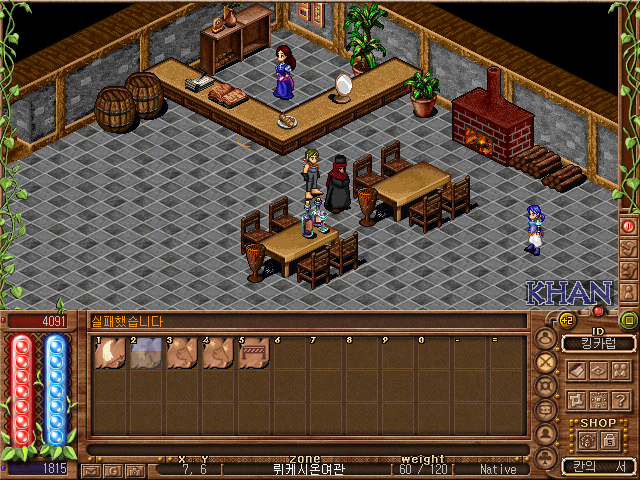Click the club-shaped round button at bottom

(x=546, y=458)
